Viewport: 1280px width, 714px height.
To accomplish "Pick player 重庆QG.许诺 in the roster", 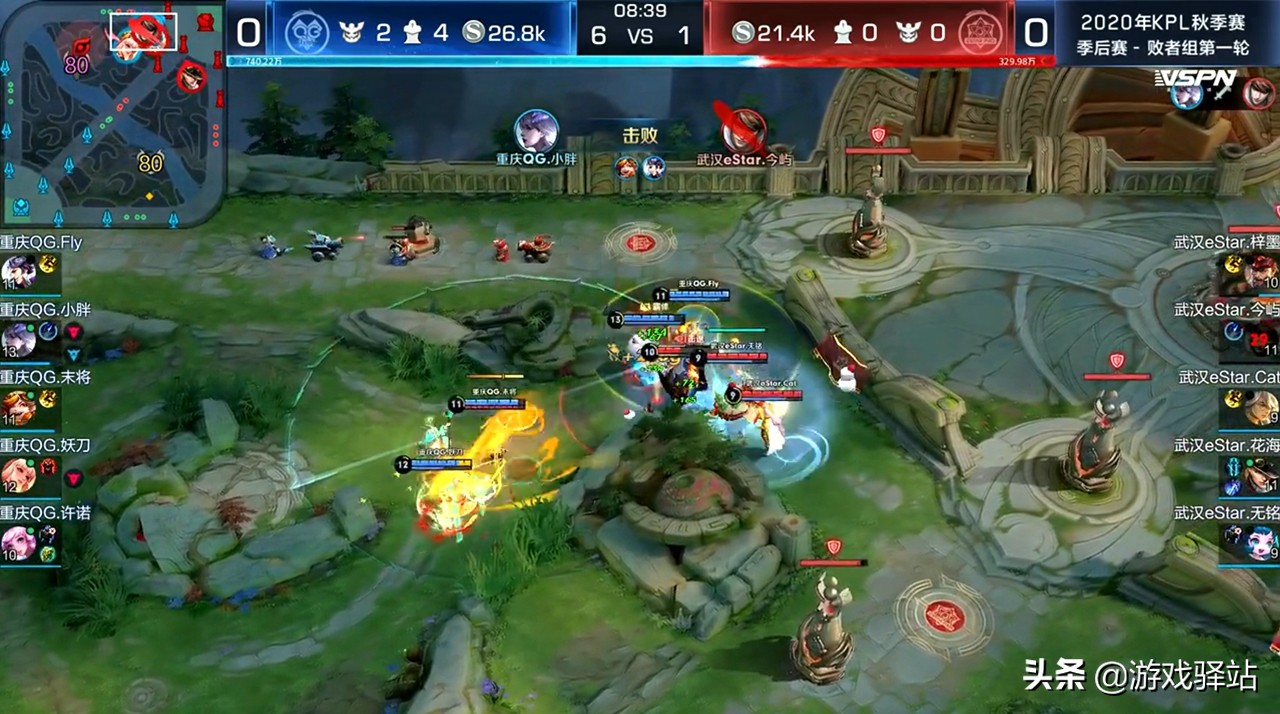I will pyautogui.click(x=20, y=543).
